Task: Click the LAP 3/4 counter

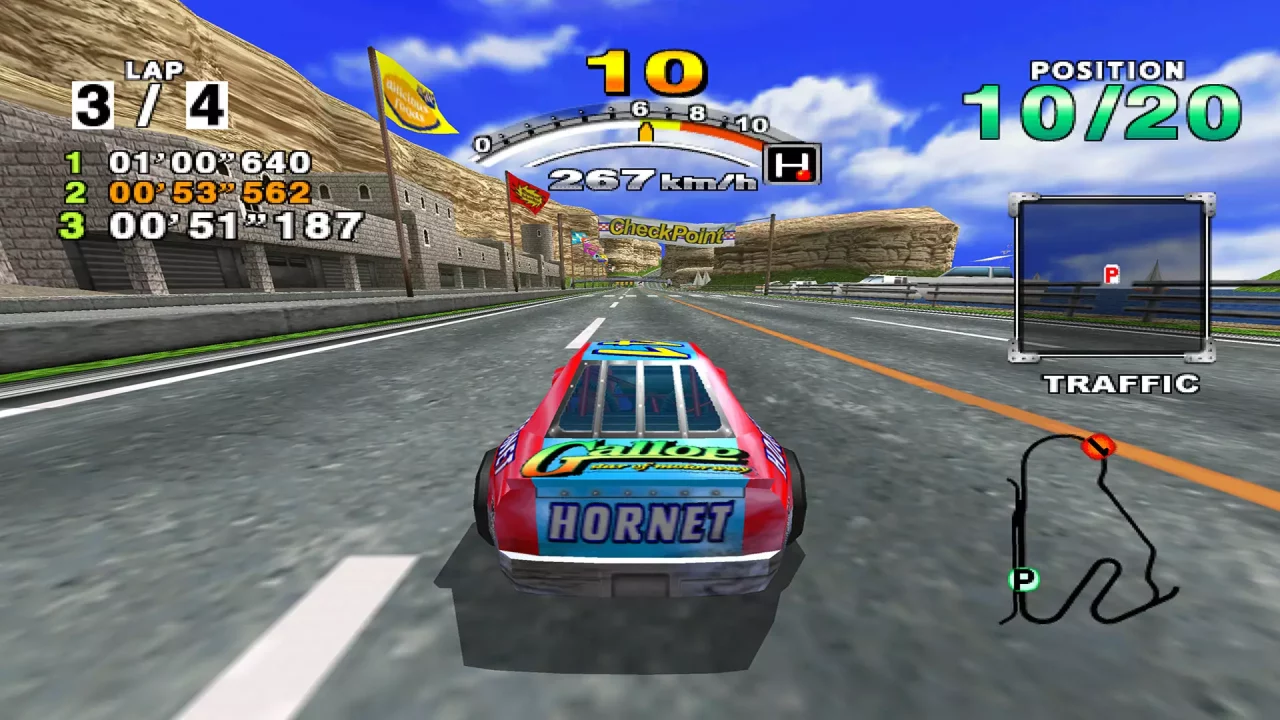Action: pos(148,97)
